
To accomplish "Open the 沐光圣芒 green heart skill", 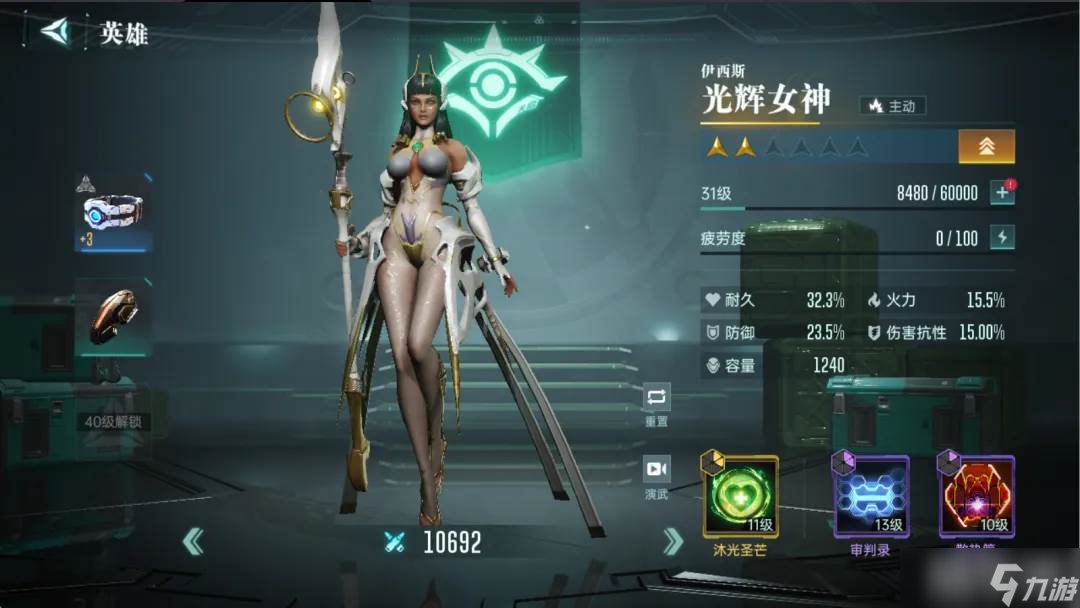I will pos(741,497).
